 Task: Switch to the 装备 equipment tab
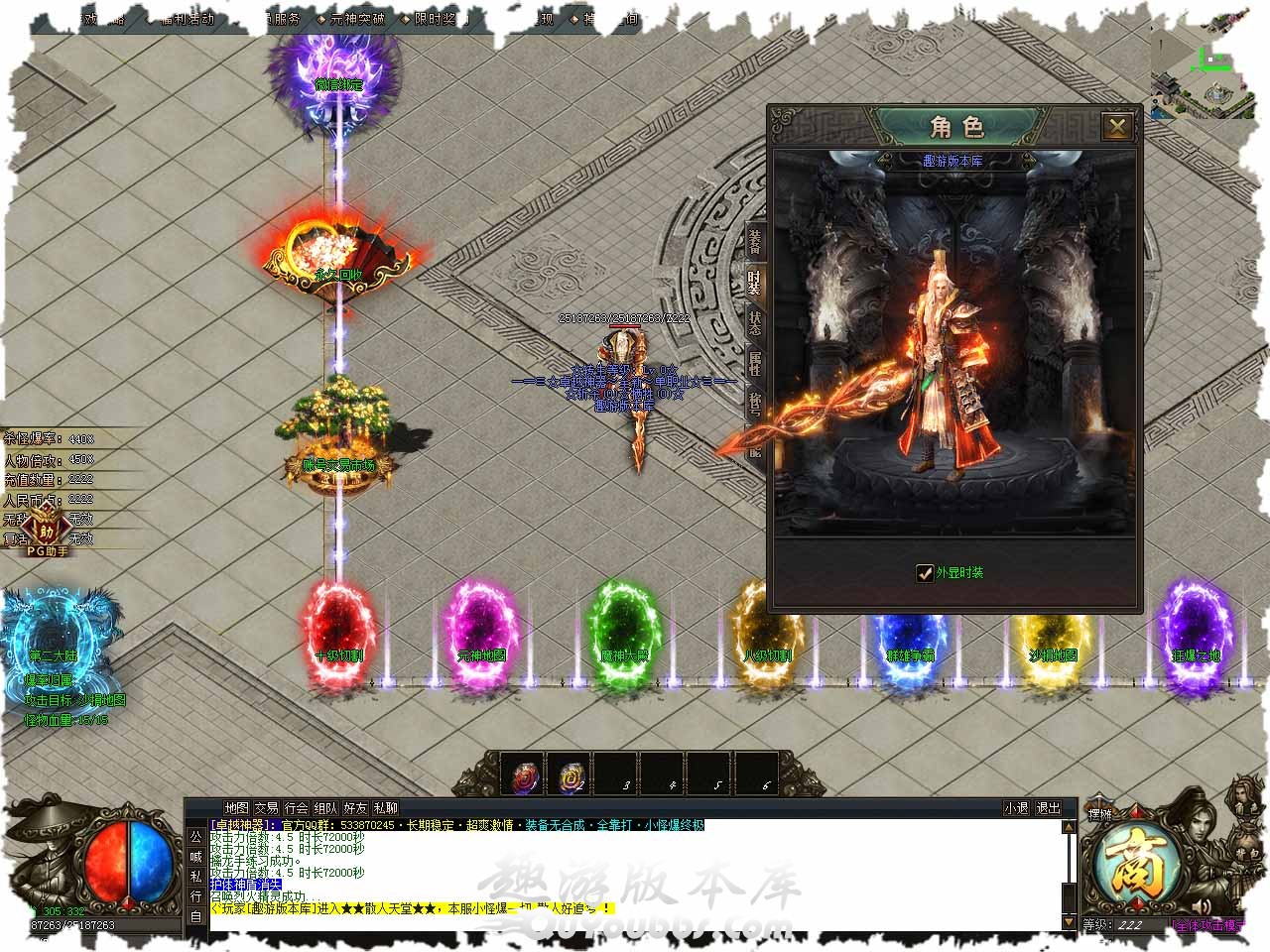(755, 241)
